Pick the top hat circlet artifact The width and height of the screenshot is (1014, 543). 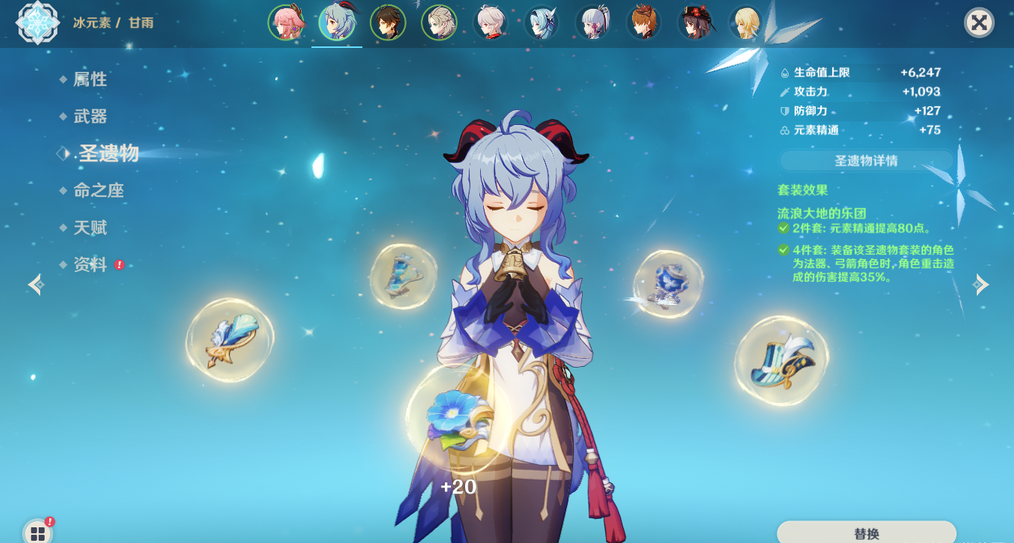[x=781, y=361]
